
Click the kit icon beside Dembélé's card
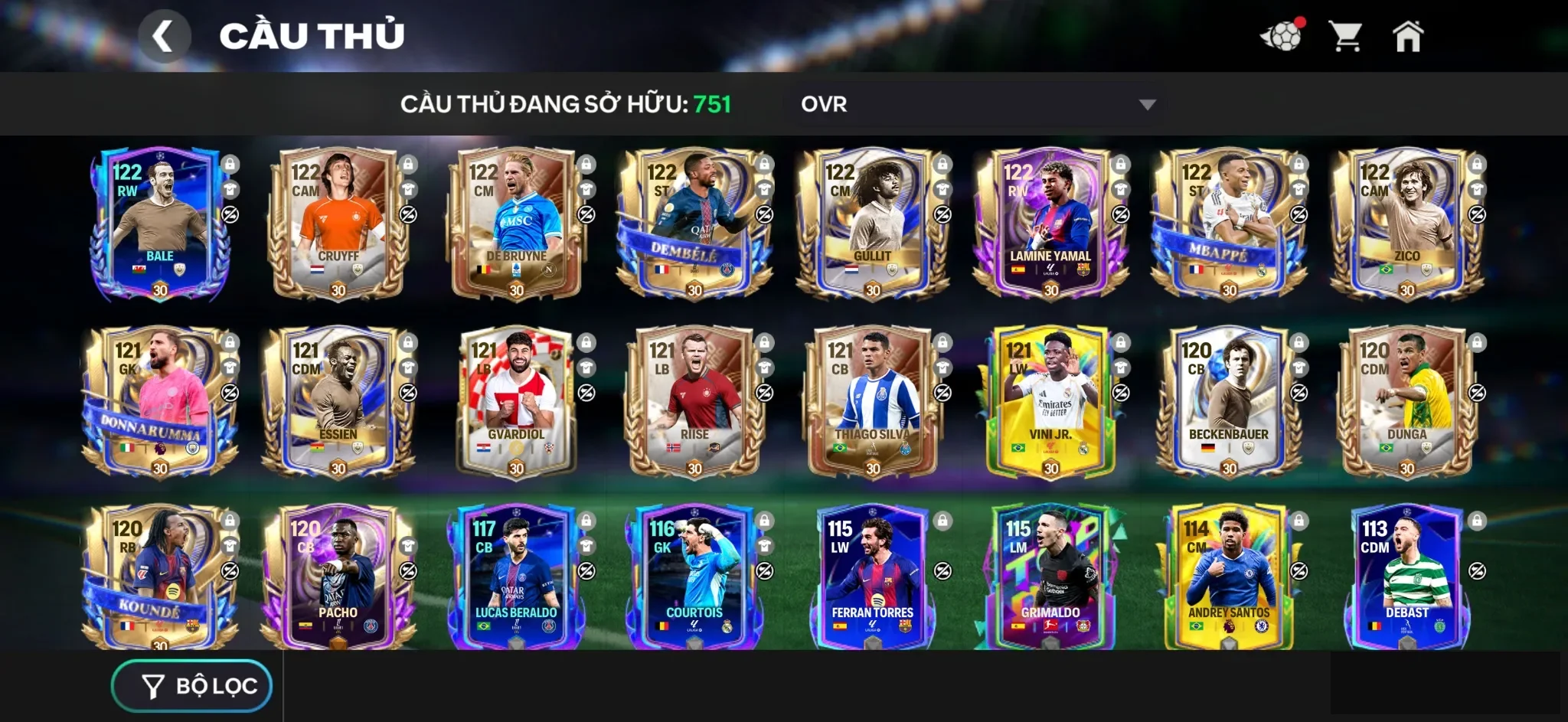point(766,190)
